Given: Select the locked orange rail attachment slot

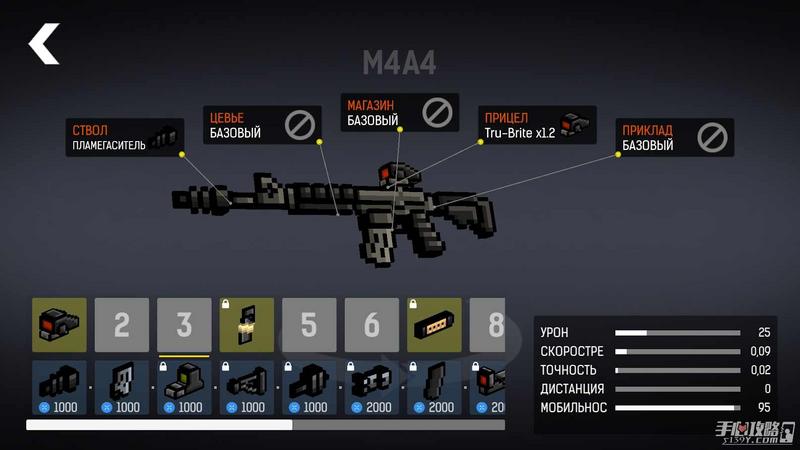Looking at the screenshot, I should tap(434, 324).
